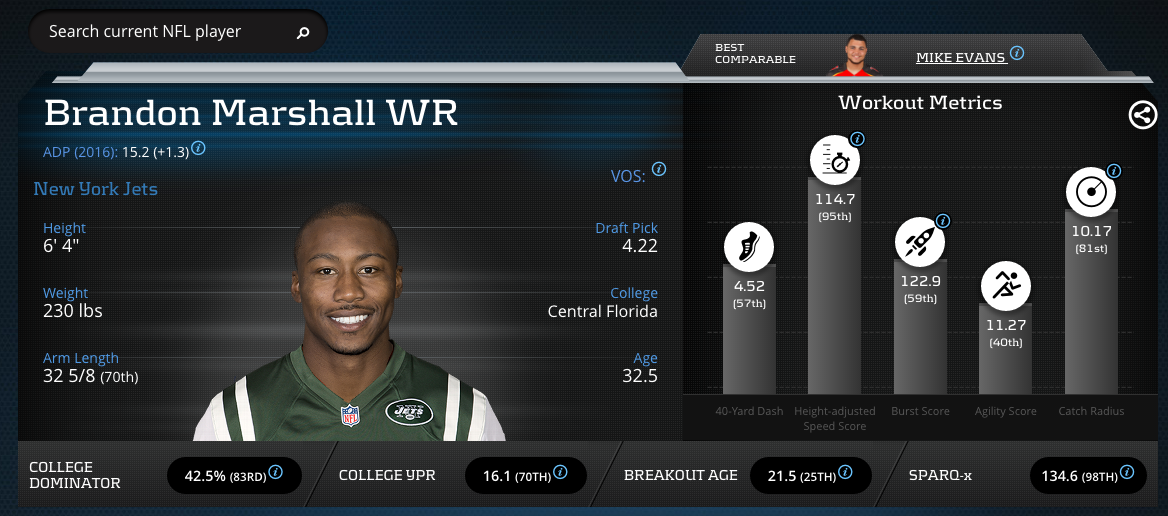Click the search magnifying glass icon
The image size is (1168, 516).
303,33
